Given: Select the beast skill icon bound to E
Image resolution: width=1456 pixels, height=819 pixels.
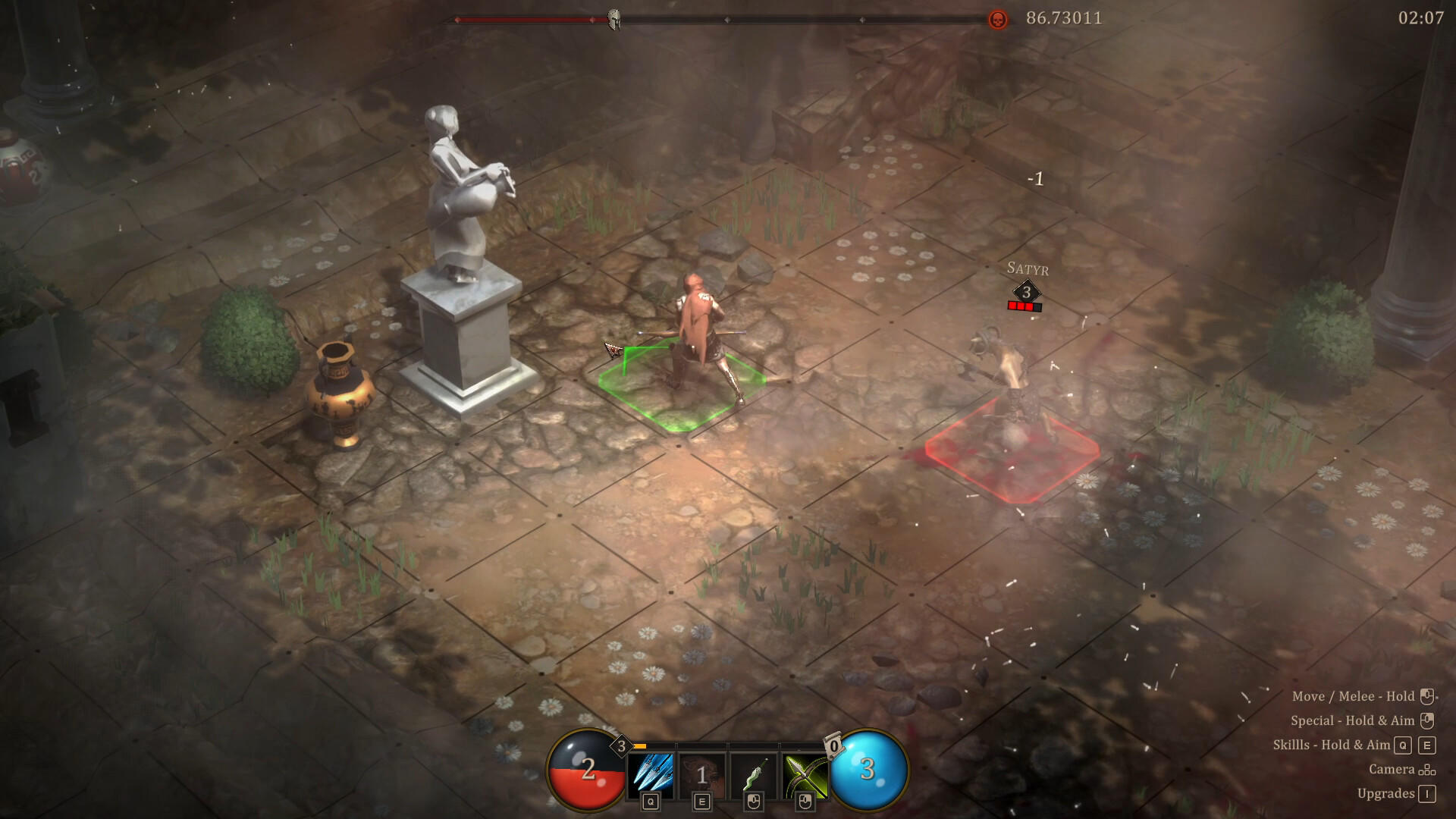Looking at the screenshot, I should pos(702,772).
